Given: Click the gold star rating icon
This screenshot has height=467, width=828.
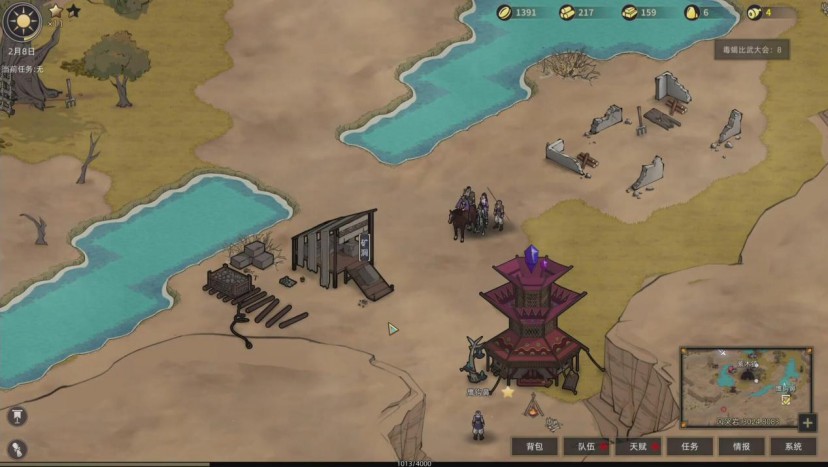Looking at the screenshot, I should [56, 11].
